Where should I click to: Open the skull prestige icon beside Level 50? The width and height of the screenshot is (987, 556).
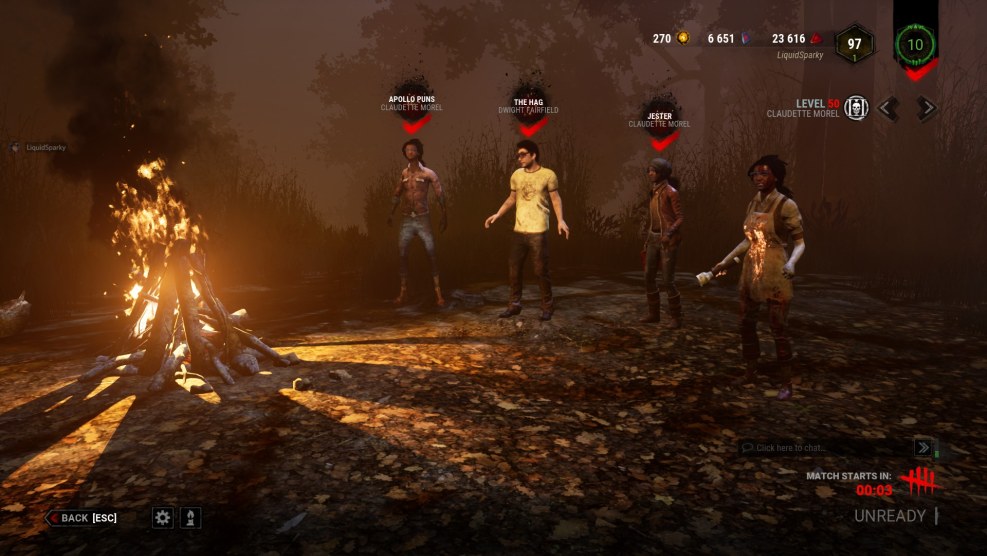click(x=855, y=108)
